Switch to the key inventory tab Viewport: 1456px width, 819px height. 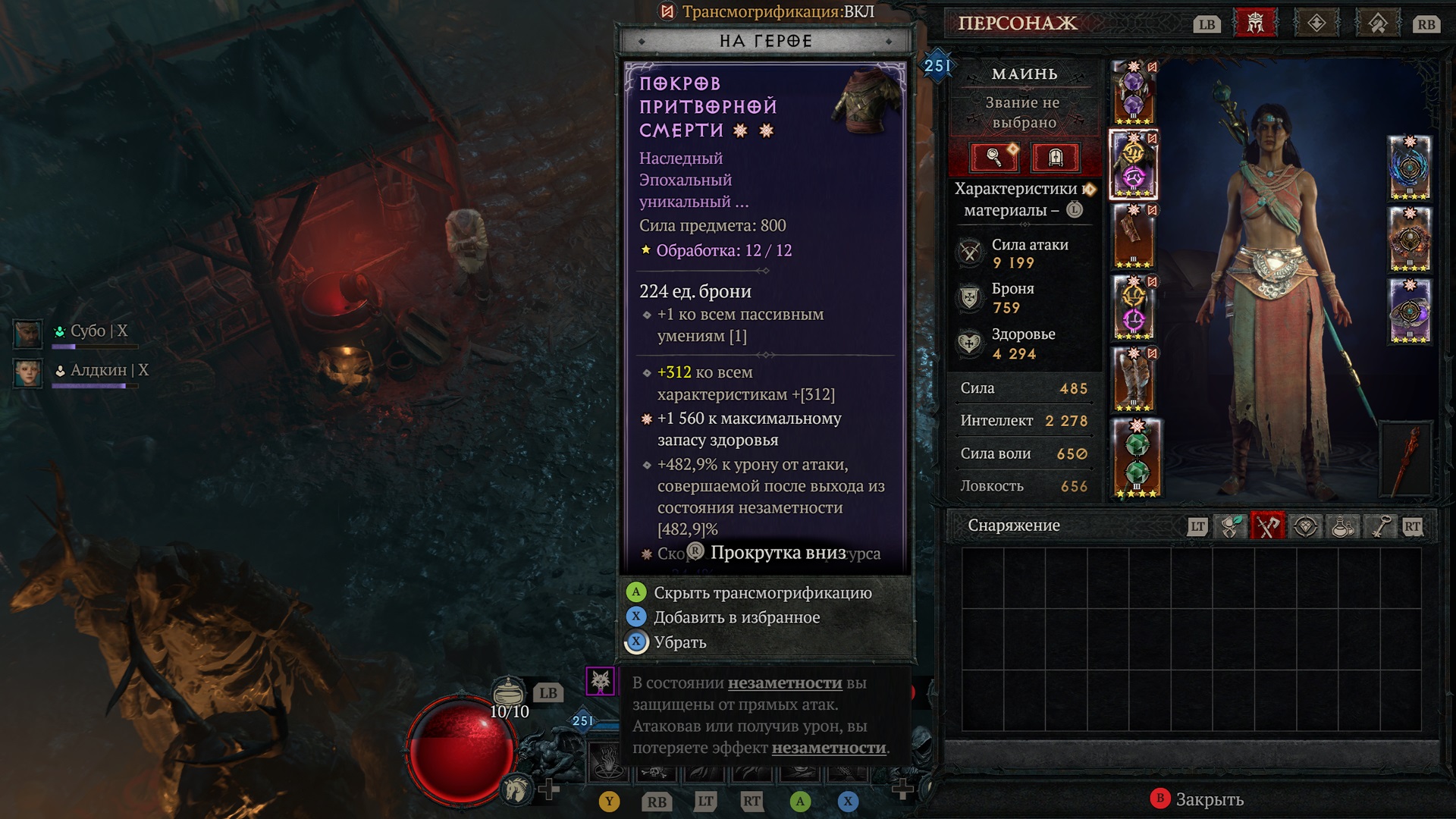point(1380,526)
